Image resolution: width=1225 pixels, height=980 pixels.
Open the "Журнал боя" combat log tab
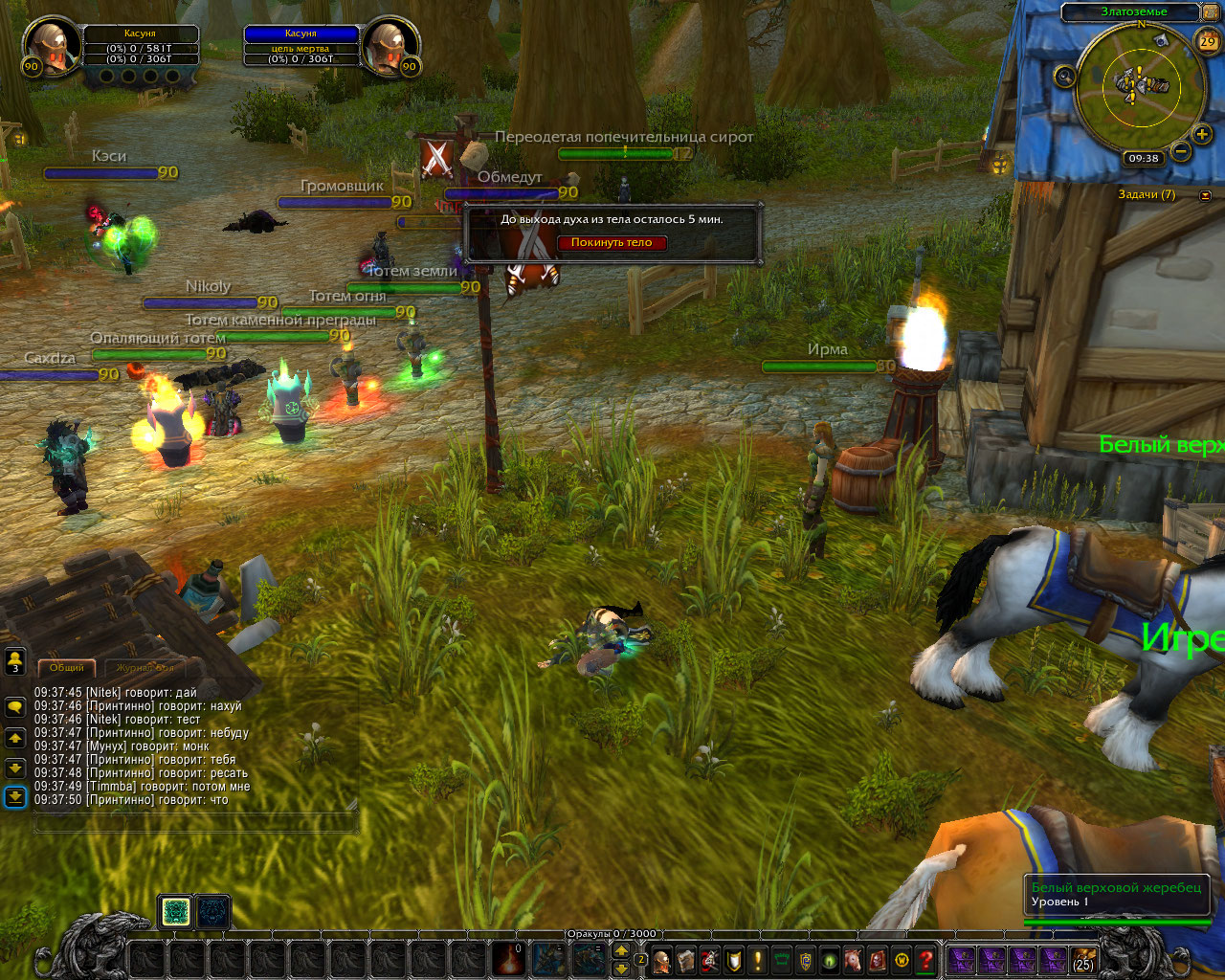click(145, 667)
